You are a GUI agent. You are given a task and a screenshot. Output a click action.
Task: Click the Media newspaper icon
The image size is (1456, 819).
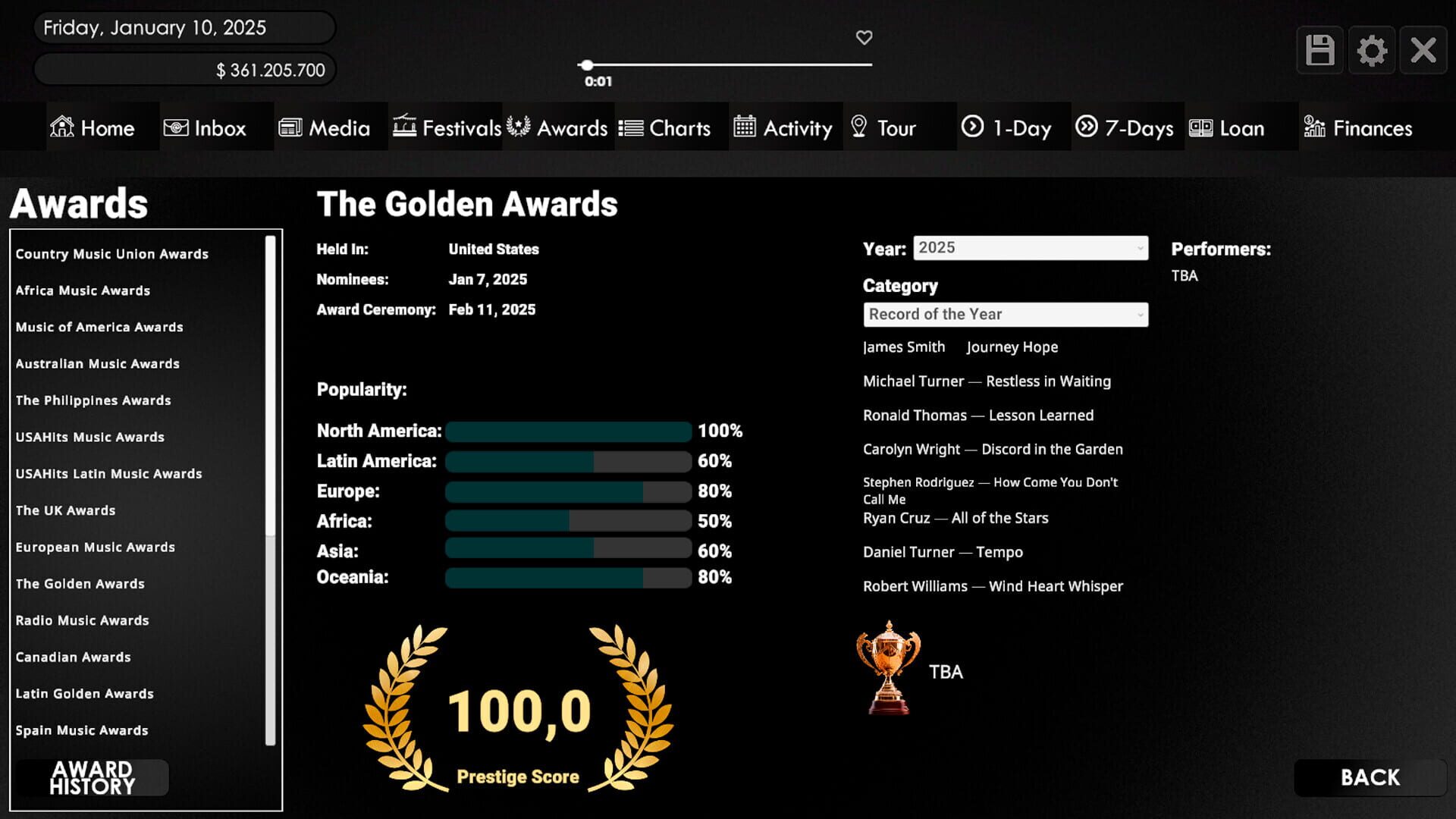click(x=289, y=127)
